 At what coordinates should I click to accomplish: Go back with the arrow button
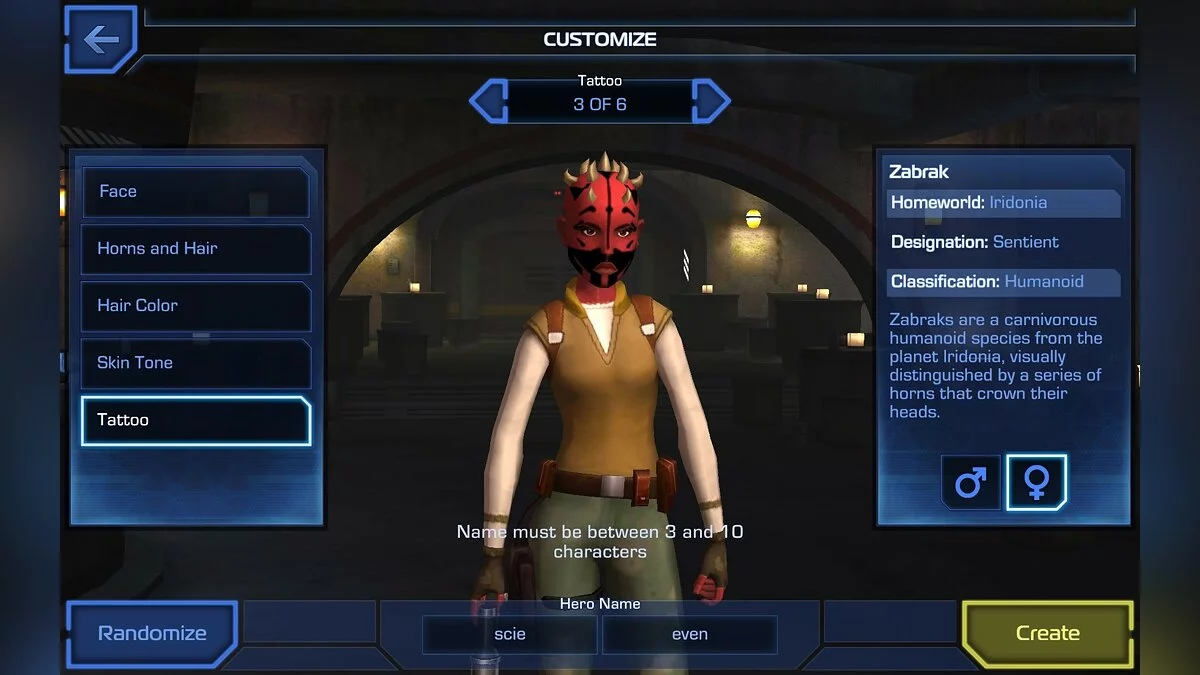coord(100,40)
